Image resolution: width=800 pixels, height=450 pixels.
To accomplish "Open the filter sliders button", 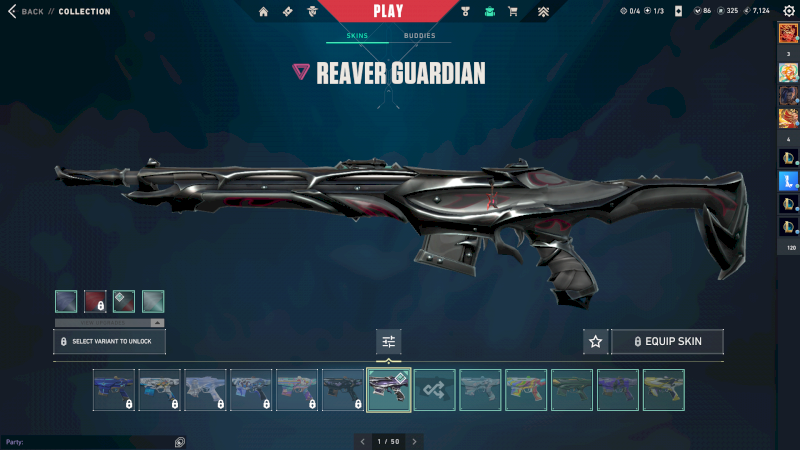I will pos(389,342).
